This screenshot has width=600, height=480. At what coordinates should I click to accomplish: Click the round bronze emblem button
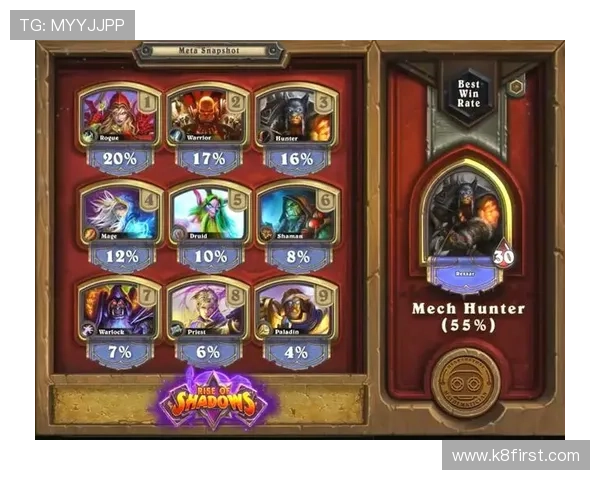(464, 382)
